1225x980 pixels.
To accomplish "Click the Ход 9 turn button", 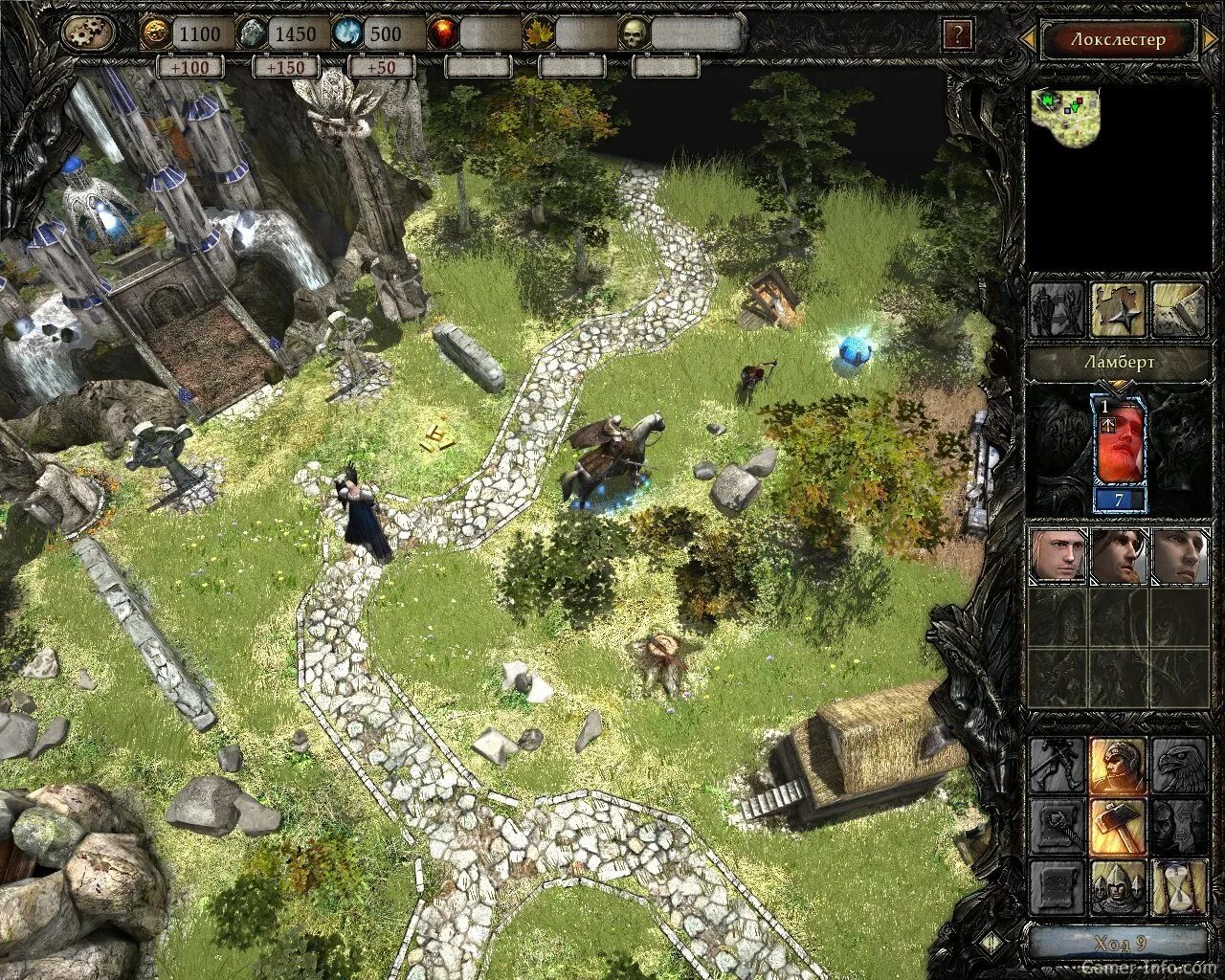I will coord(1118,944).
